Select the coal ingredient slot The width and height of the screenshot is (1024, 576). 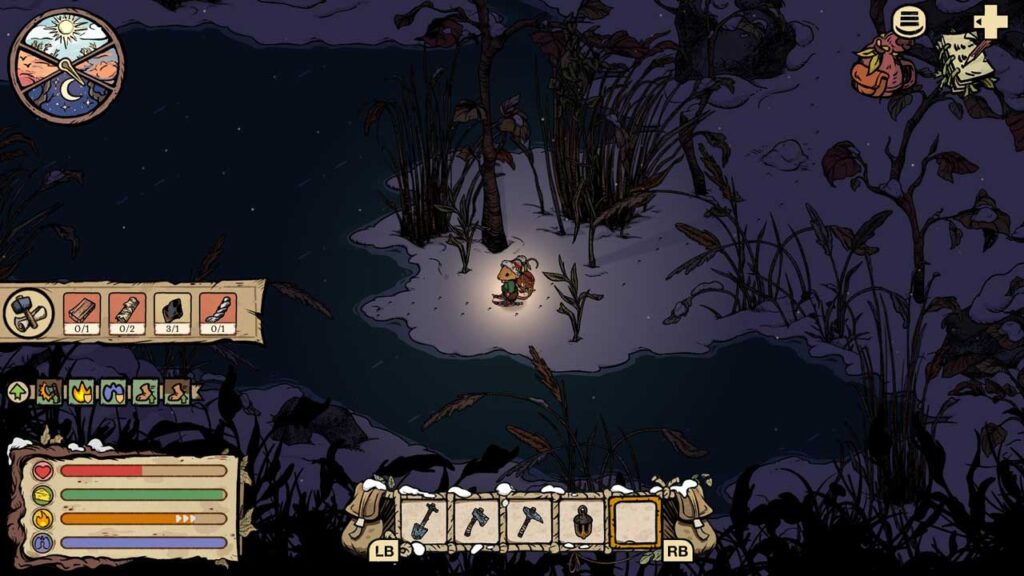click(173, 312)
